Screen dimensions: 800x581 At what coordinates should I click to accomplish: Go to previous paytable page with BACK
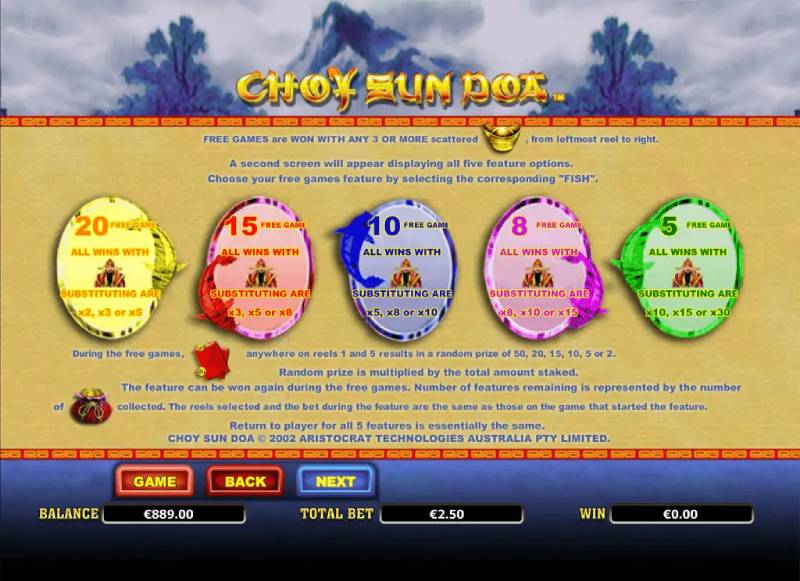[245, 481]
